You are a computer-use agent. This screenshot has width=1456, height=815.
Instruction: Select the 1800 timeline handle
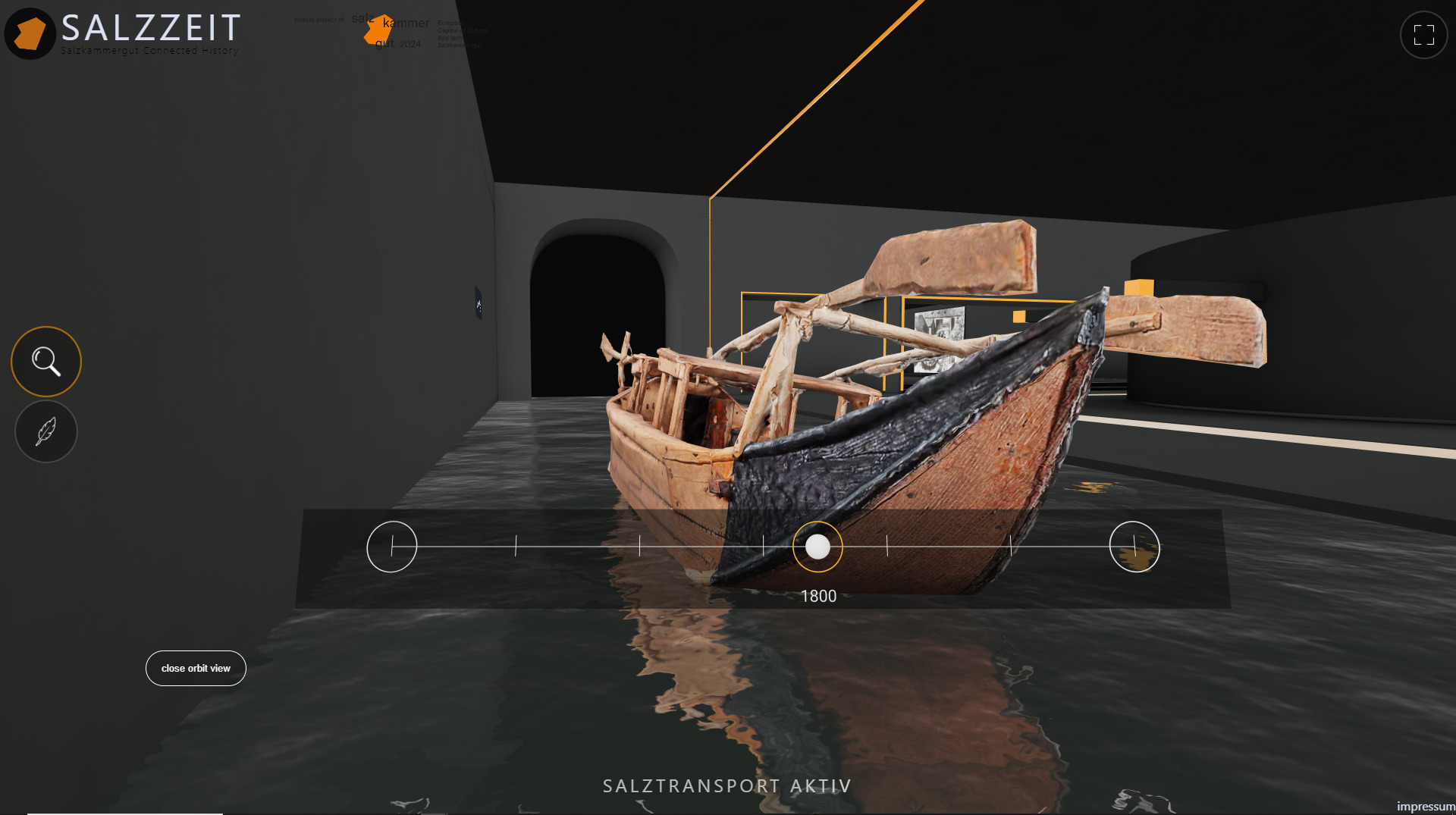[x=817, y=547]
